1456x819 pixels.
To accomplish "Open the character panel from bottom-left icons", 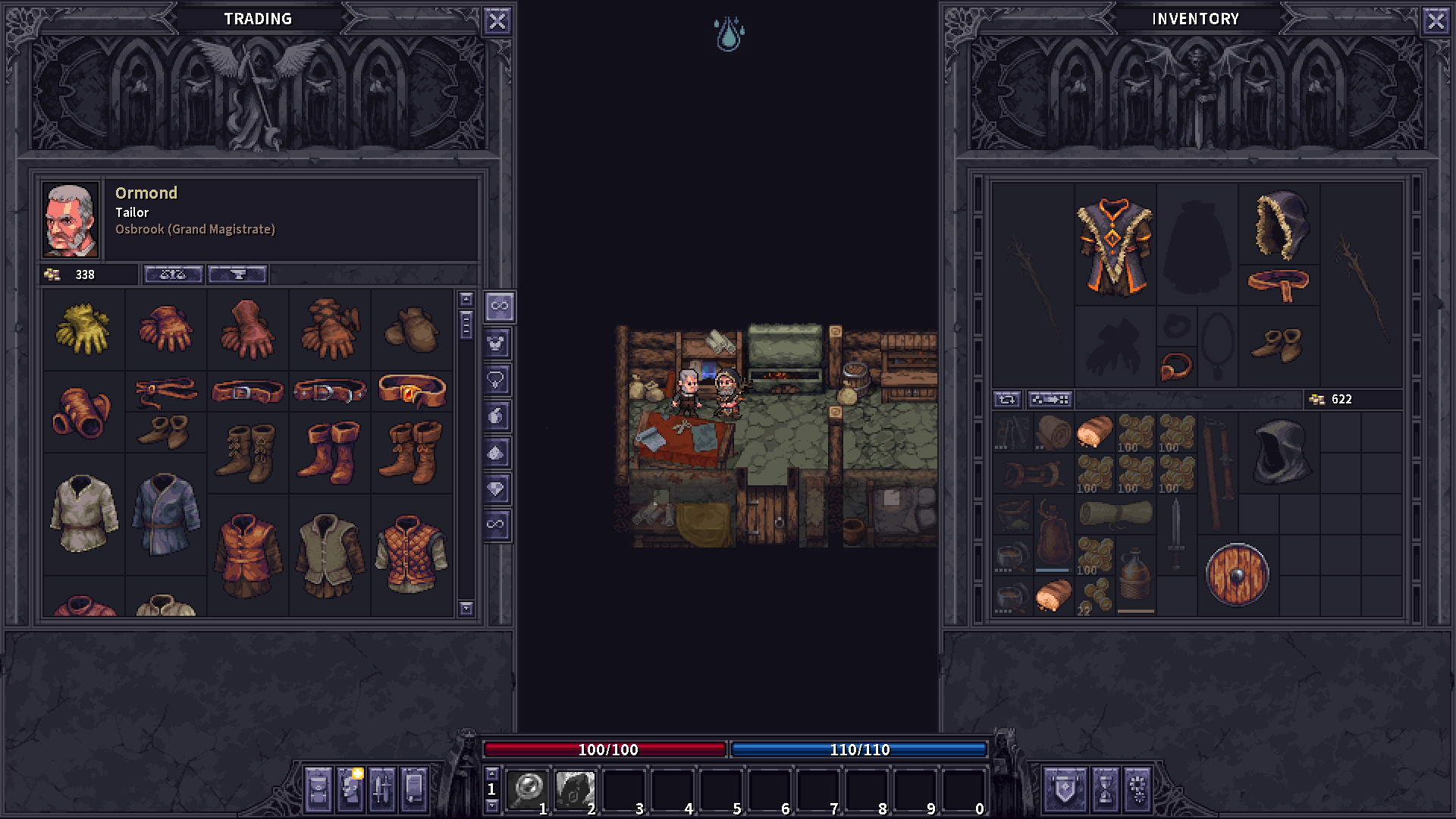I will (349, 791).
